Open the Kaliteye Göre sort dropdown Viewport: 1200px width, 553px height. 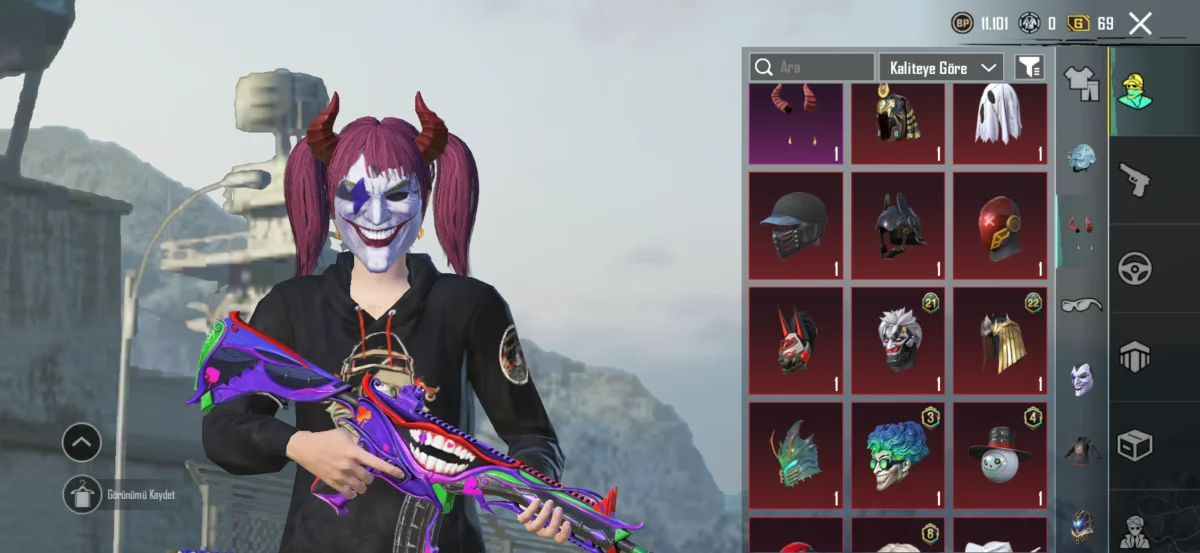point(941,67)
